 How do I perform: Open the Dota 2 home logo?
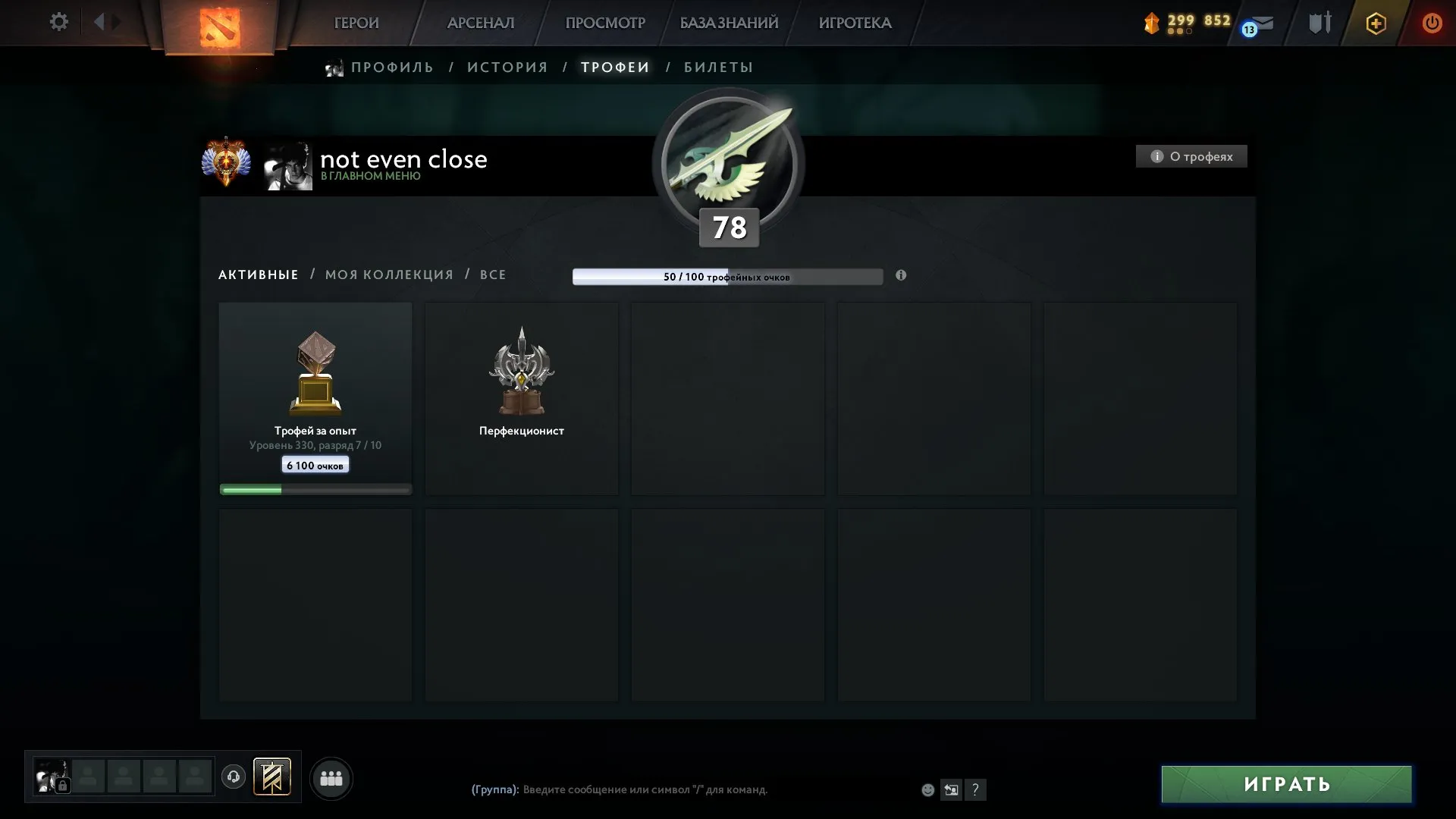pyautogui.click(x=220, y=23)
